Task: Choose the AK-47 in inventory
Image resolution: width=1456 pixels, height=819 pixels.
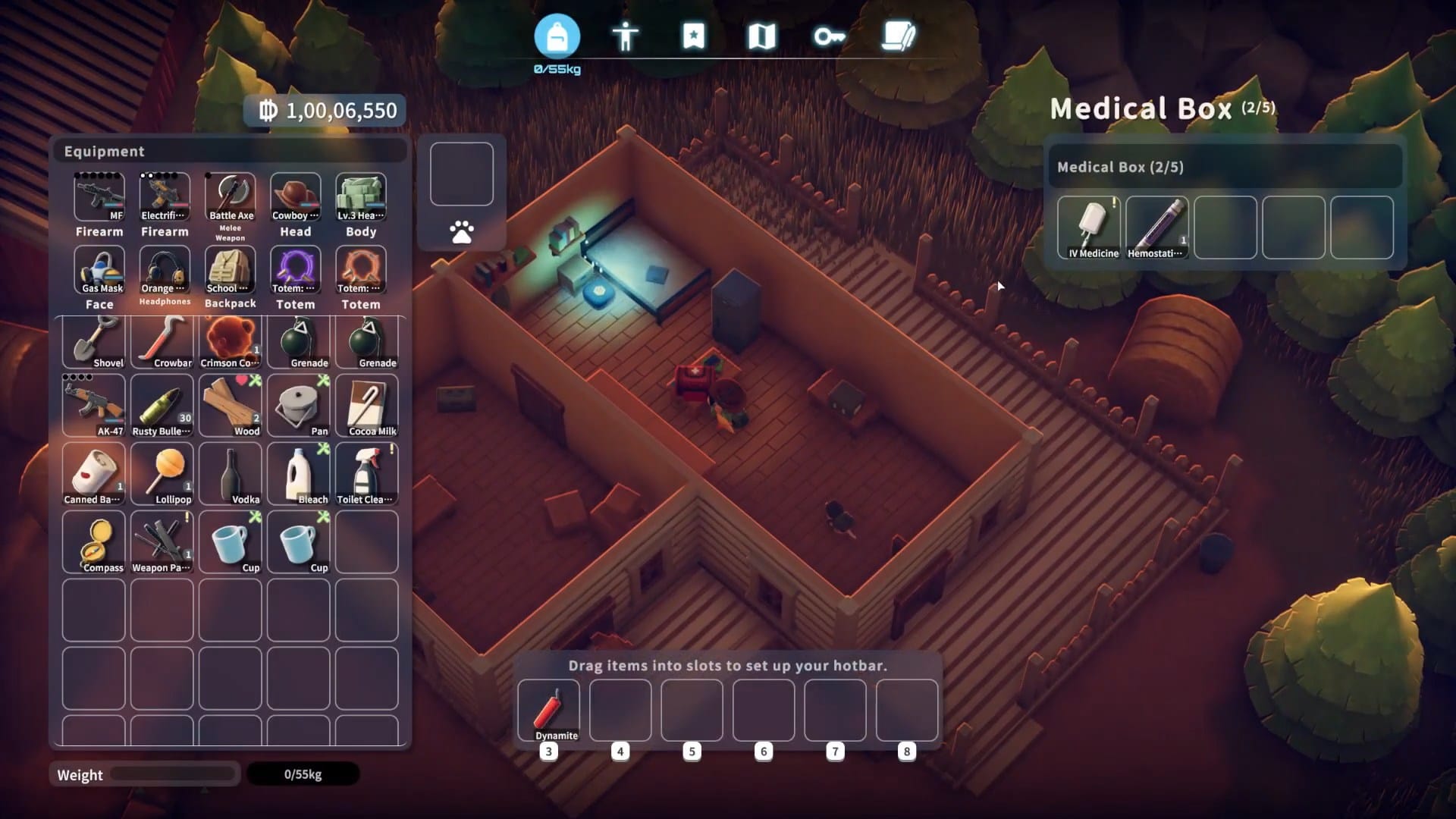Action: 94,406
